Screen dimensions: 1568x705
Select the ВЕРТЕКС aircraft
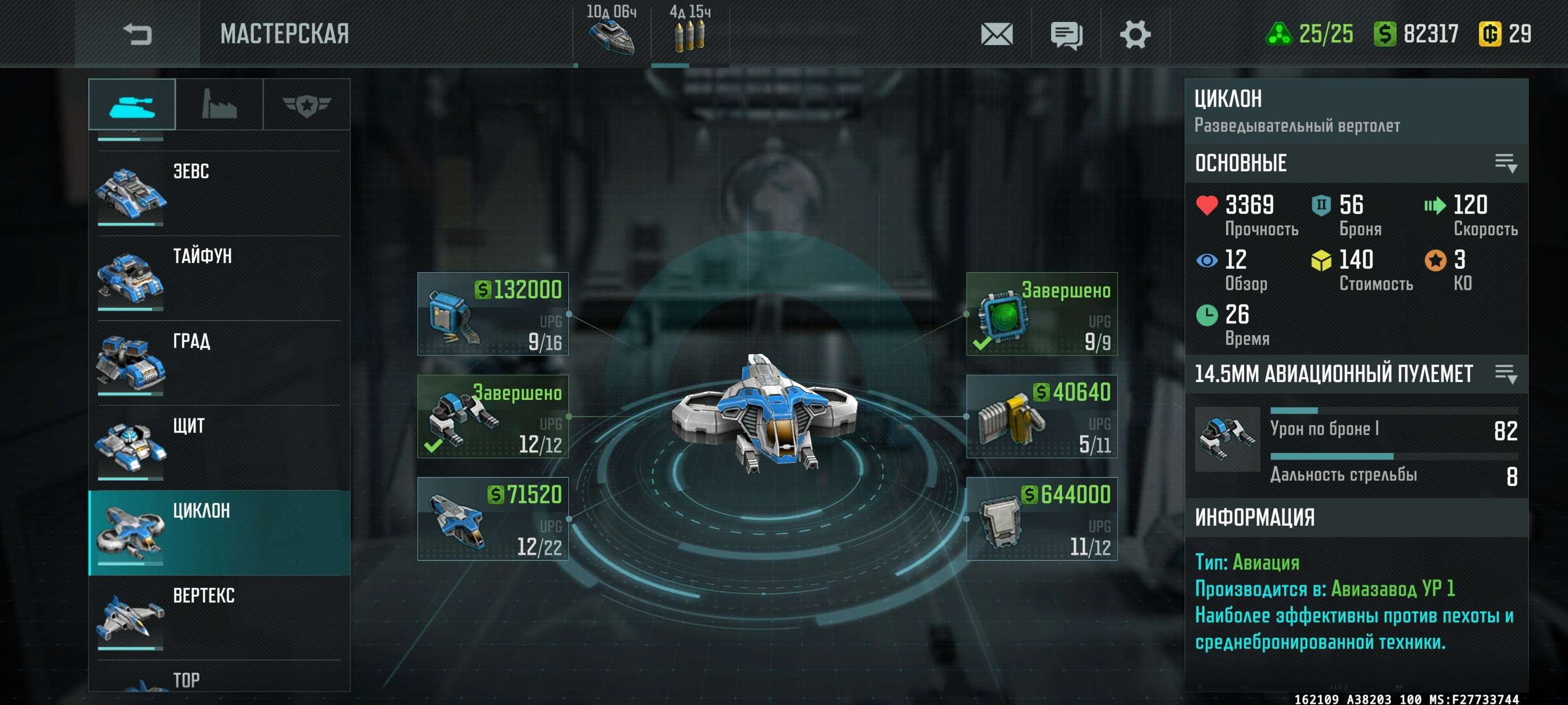[x=219, y=617]
